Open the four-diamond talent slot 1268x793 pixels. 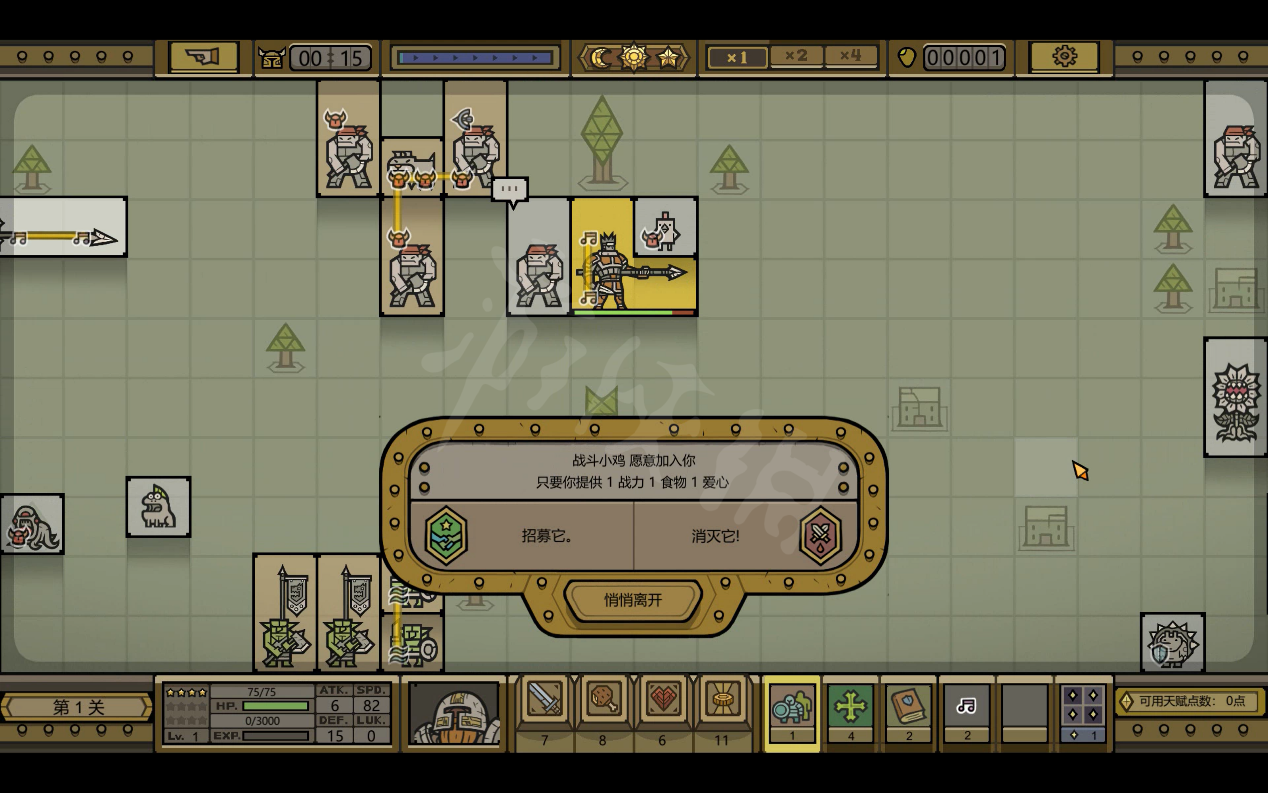pos(1082,710)
